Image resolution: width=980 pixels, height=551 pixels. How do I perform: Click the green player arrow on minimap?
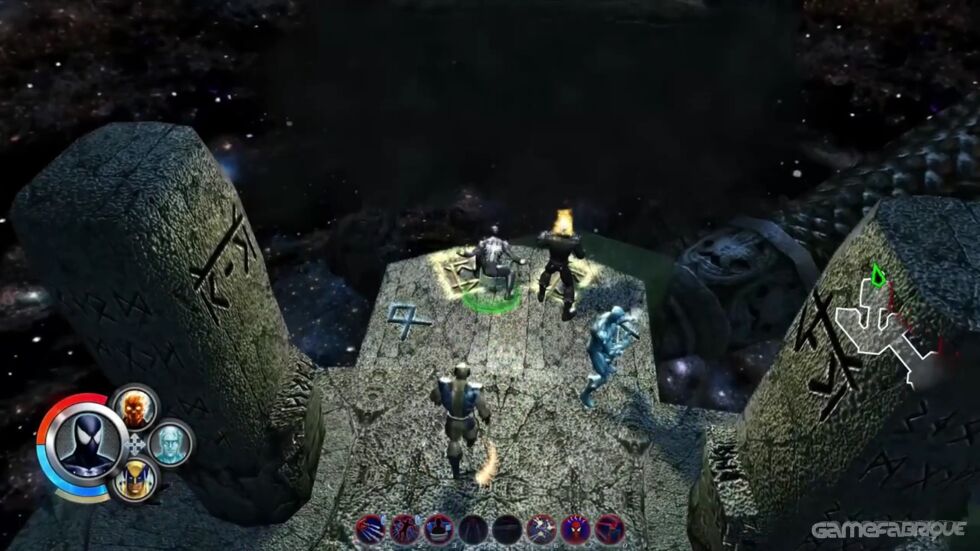[877, 275]
